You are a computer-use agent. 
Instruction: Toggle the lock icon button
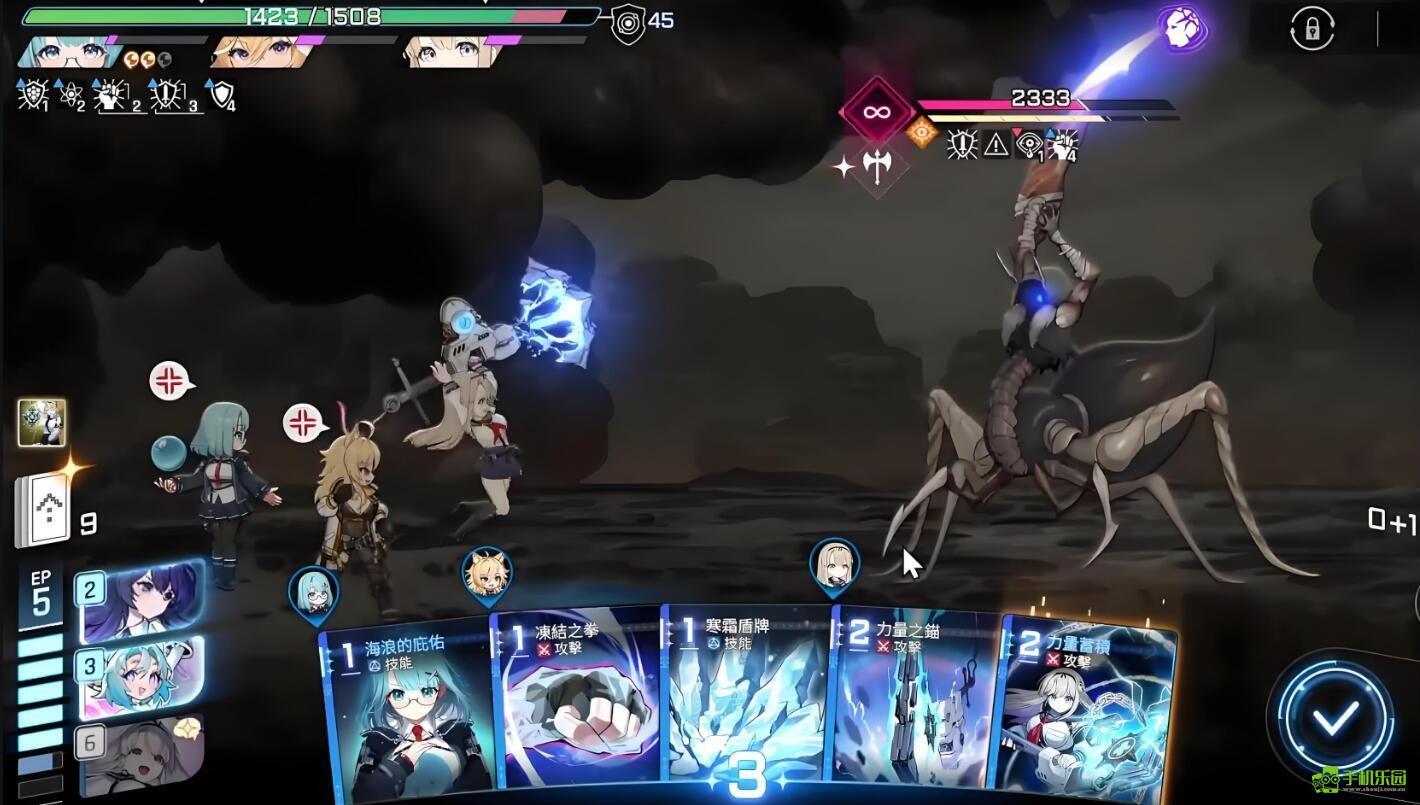click(1311, 28)
